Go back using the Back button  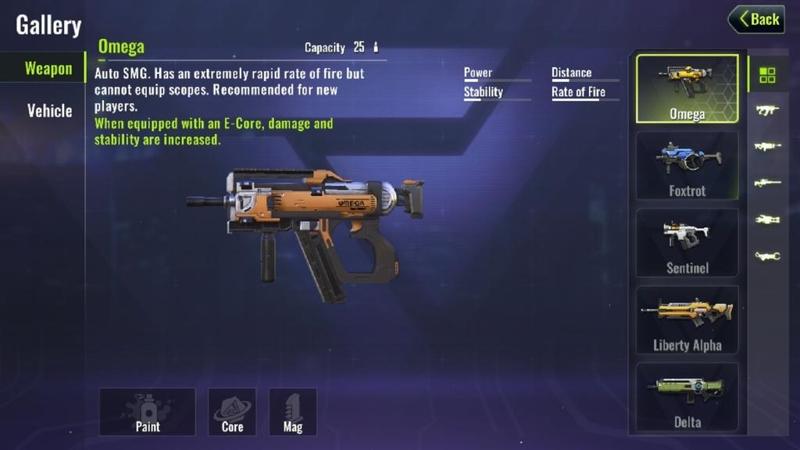(756, 19)
